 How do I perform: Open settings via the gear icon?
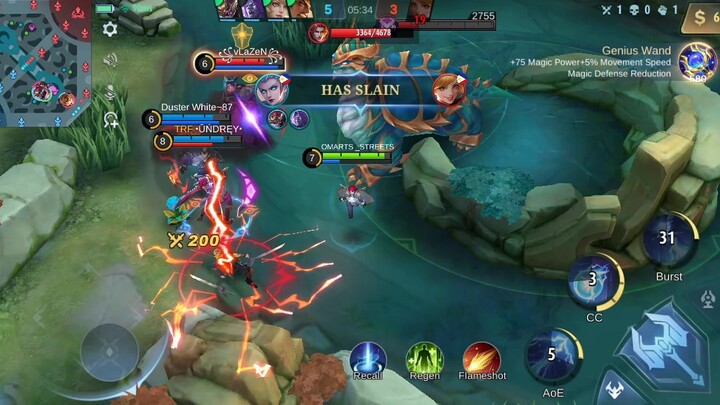point(110,29)
